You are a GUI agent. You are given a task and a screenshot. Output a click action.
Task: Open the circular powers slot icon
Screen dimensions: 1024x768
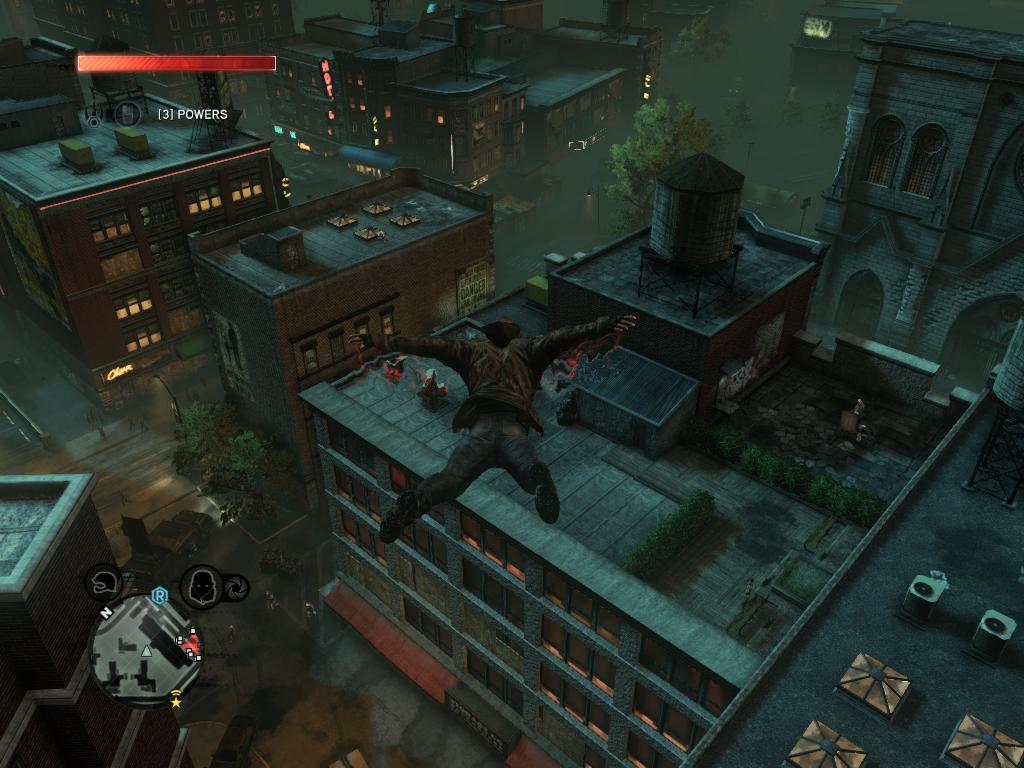coord(126,115)
